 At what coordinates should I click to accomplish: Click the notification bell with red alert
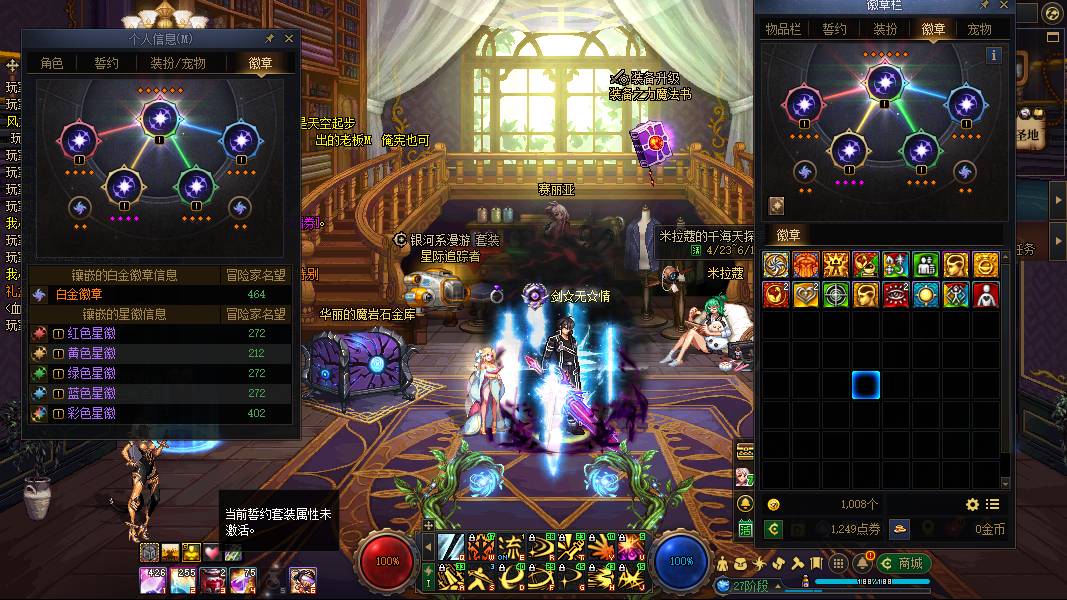tap(869, 563)
